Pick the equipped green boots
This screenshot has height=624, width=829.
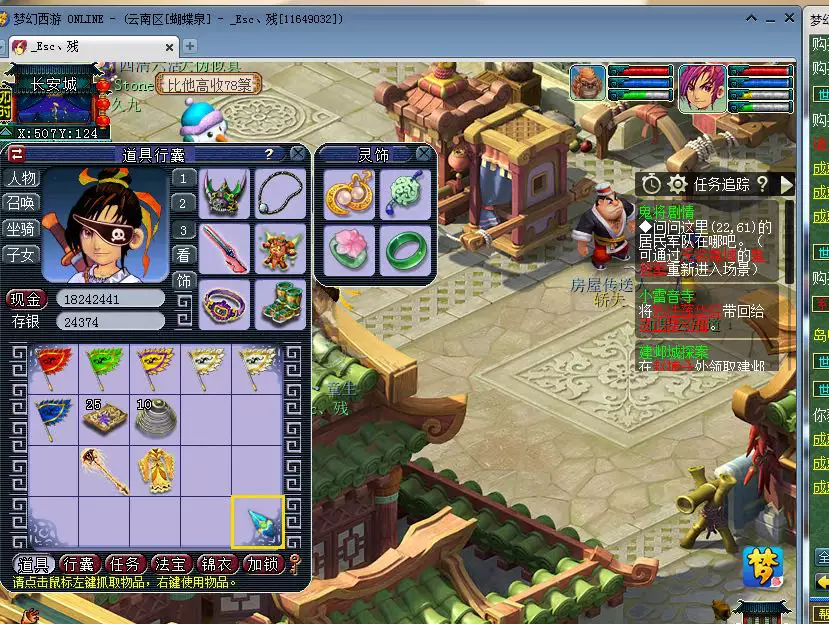tap(280, 303)
